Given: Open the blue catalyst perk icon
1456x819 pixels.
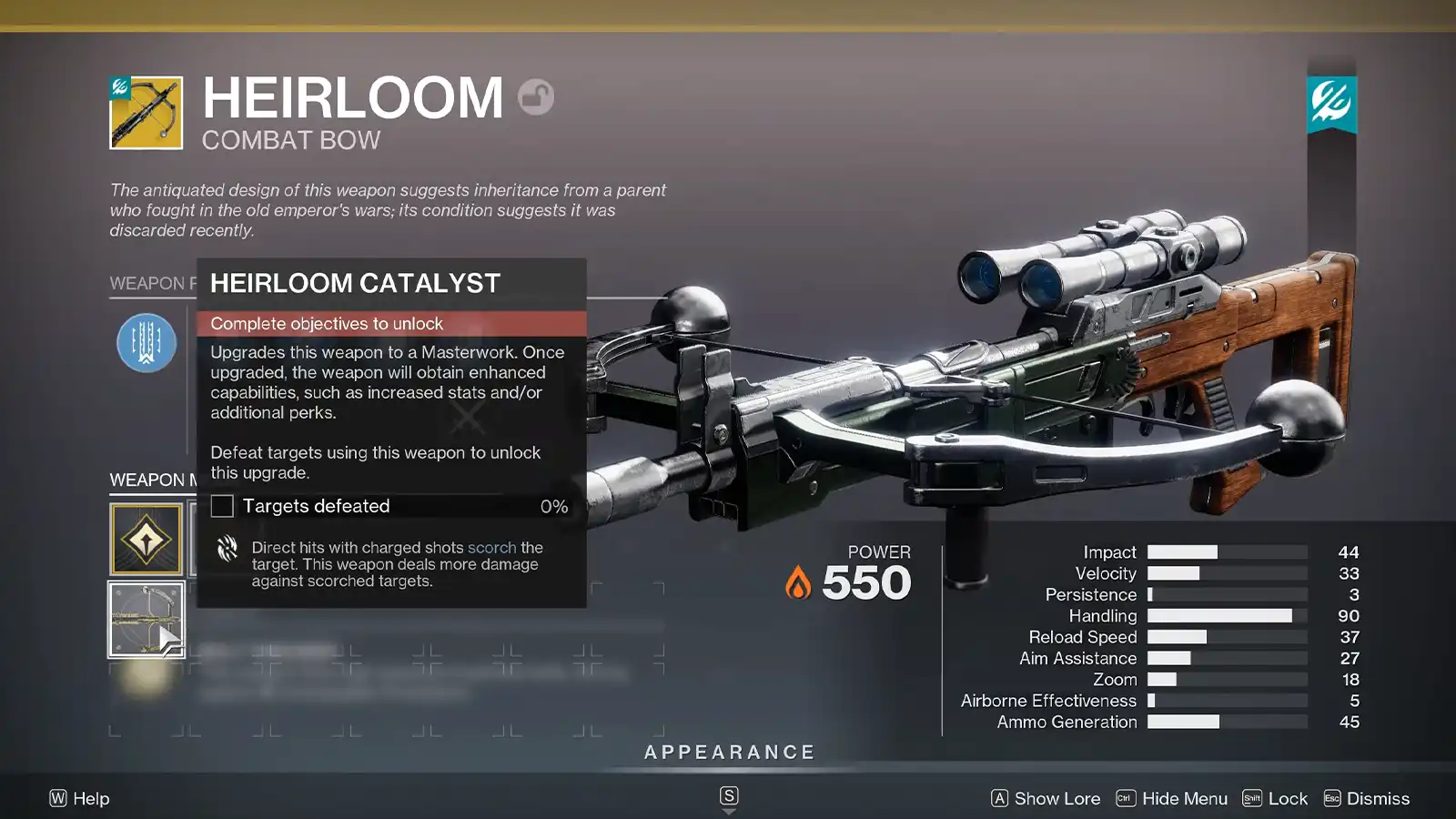Looking at the screenshot, I should click(x=147, y=344).
